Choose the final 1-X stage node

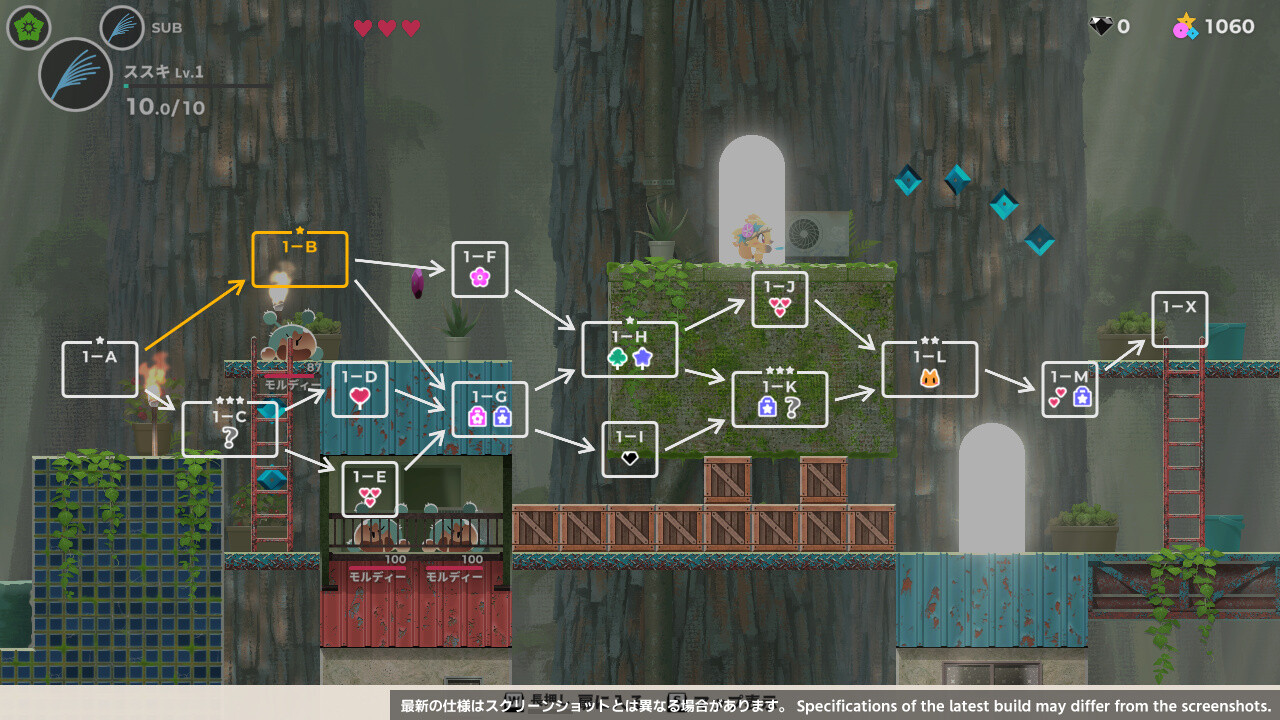1179,319
